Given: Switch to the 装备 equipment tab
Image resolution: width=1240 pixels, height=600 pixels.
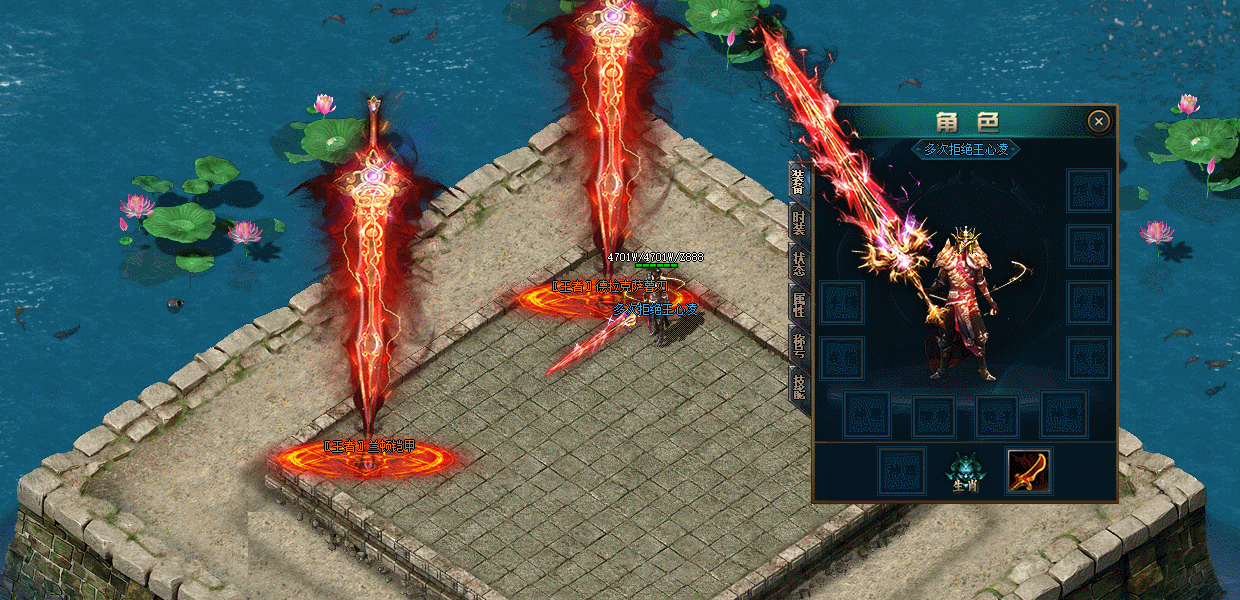Looking at the screenshot, I should pyautogui.click(x=798, y=183).
